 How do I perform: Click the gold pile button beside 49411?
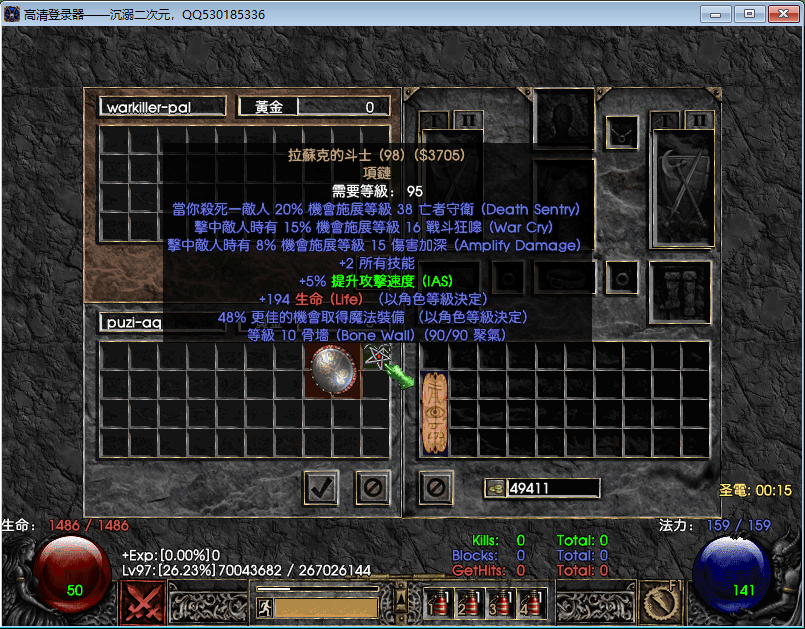494,488
